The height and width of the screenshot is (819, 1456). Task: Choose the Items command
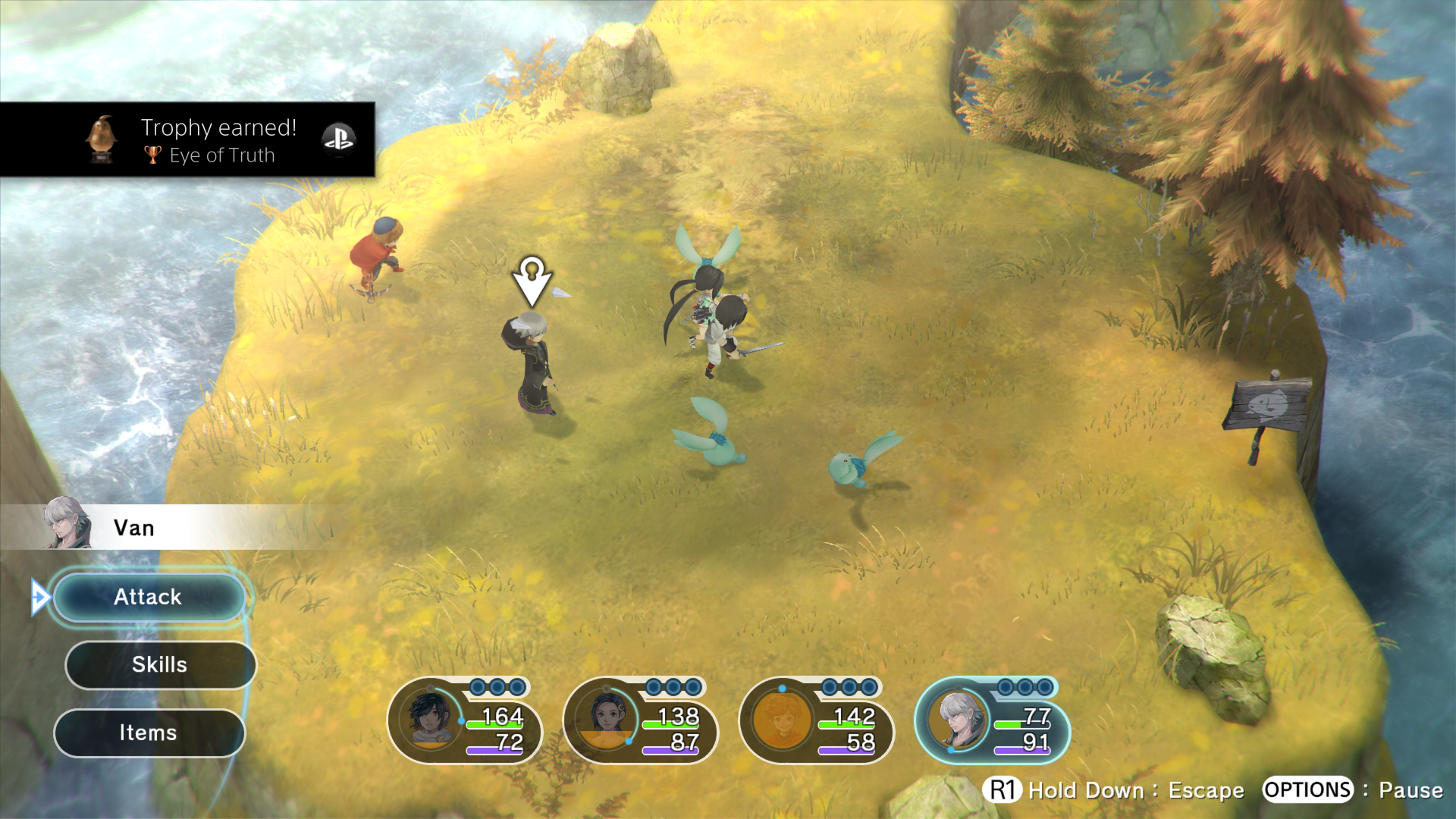pos(149,733)
